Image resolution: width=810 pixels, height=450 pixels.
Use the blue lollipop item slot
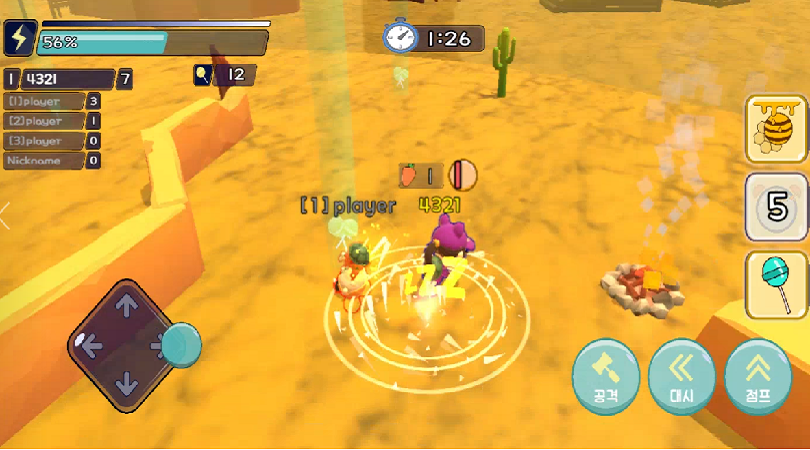tap(776, 284)
